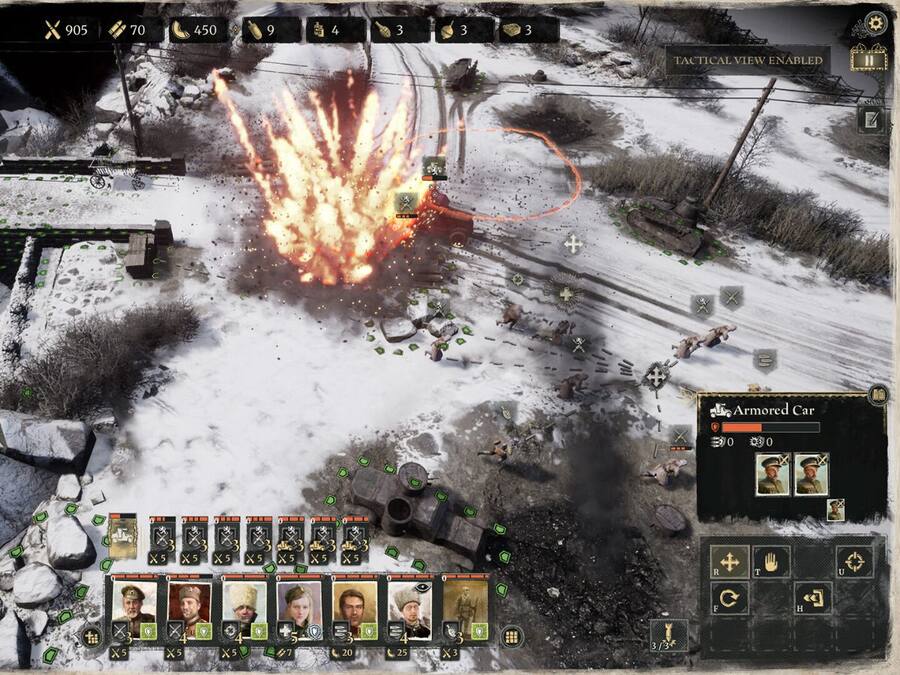The width and height of the screenshot is (900, 675).
Task: Click the rotate unit command
Action: click(729, 599)
